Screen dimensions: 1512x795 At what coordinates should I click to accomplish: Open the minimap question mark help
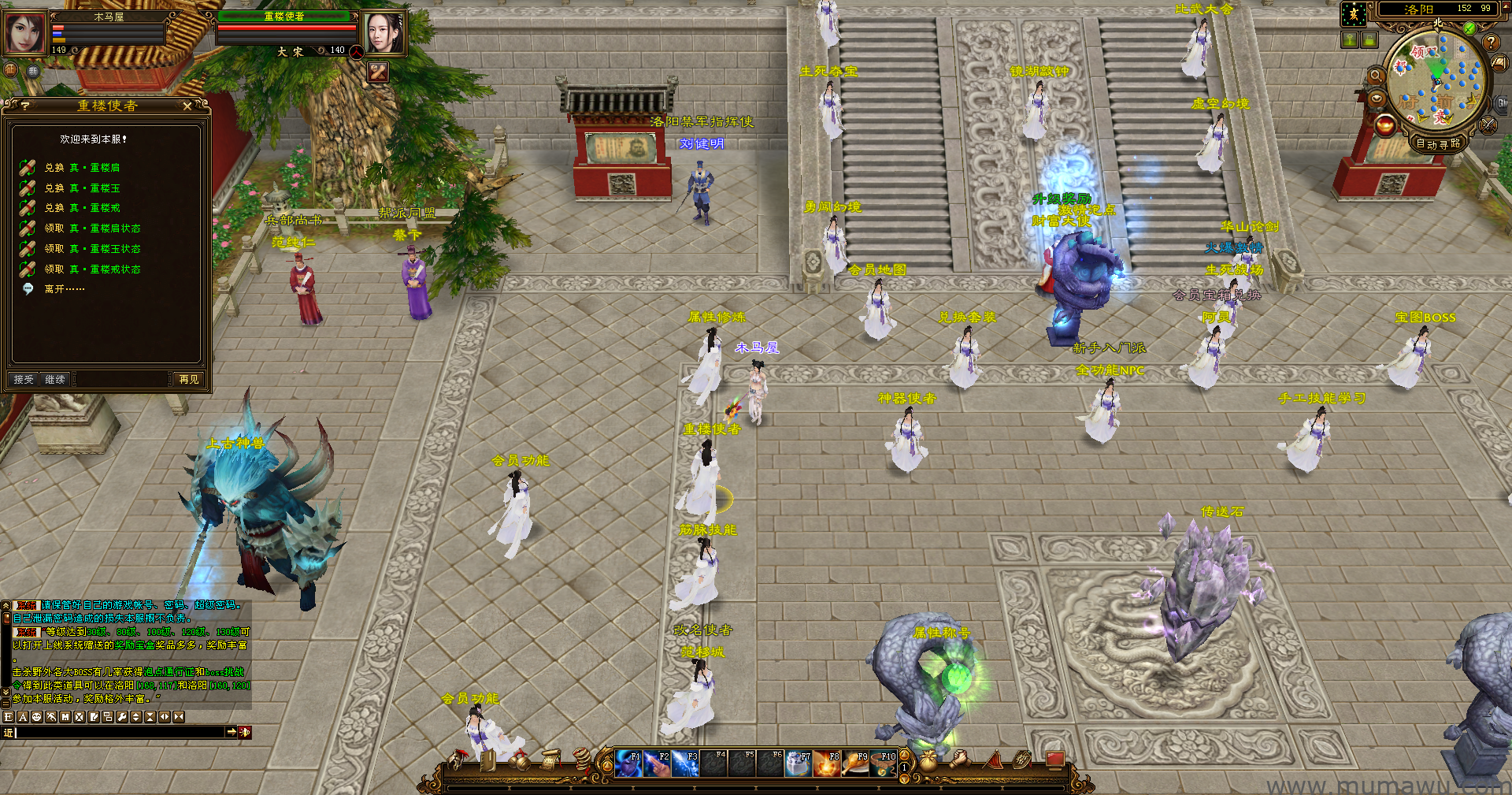(x=1490, y=43)
